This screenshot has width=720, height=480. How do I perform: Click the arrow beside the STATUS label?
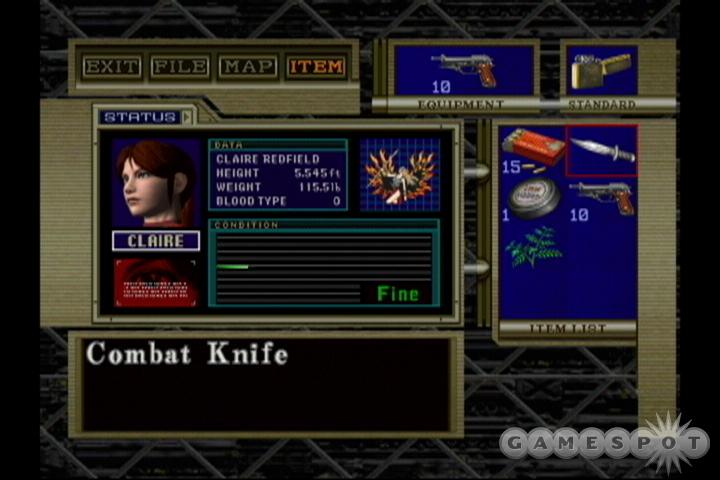(x=187, y=117)
